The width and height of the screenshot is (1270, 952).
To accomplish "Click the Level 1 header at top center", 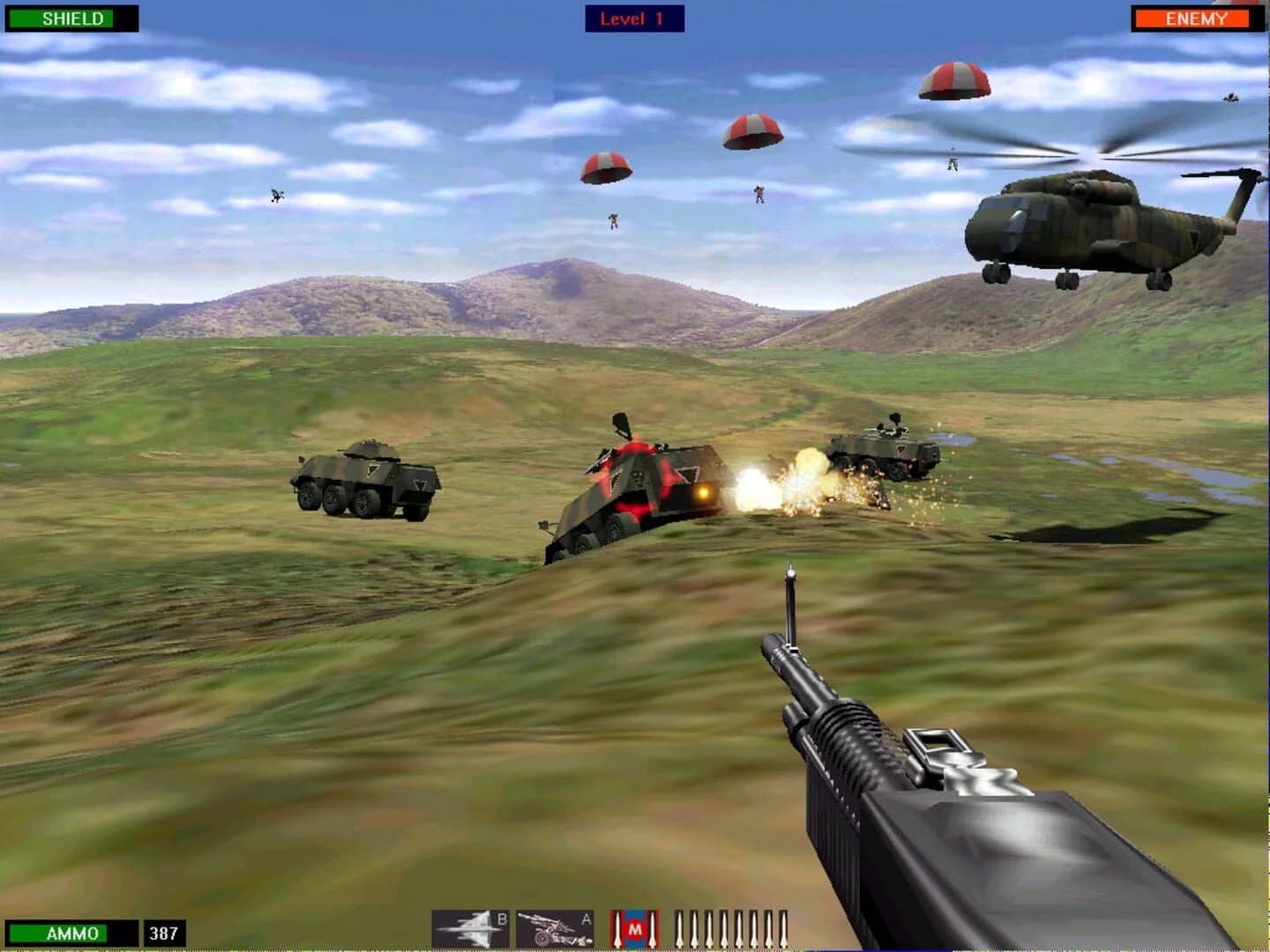I will [x=633, y=19].
